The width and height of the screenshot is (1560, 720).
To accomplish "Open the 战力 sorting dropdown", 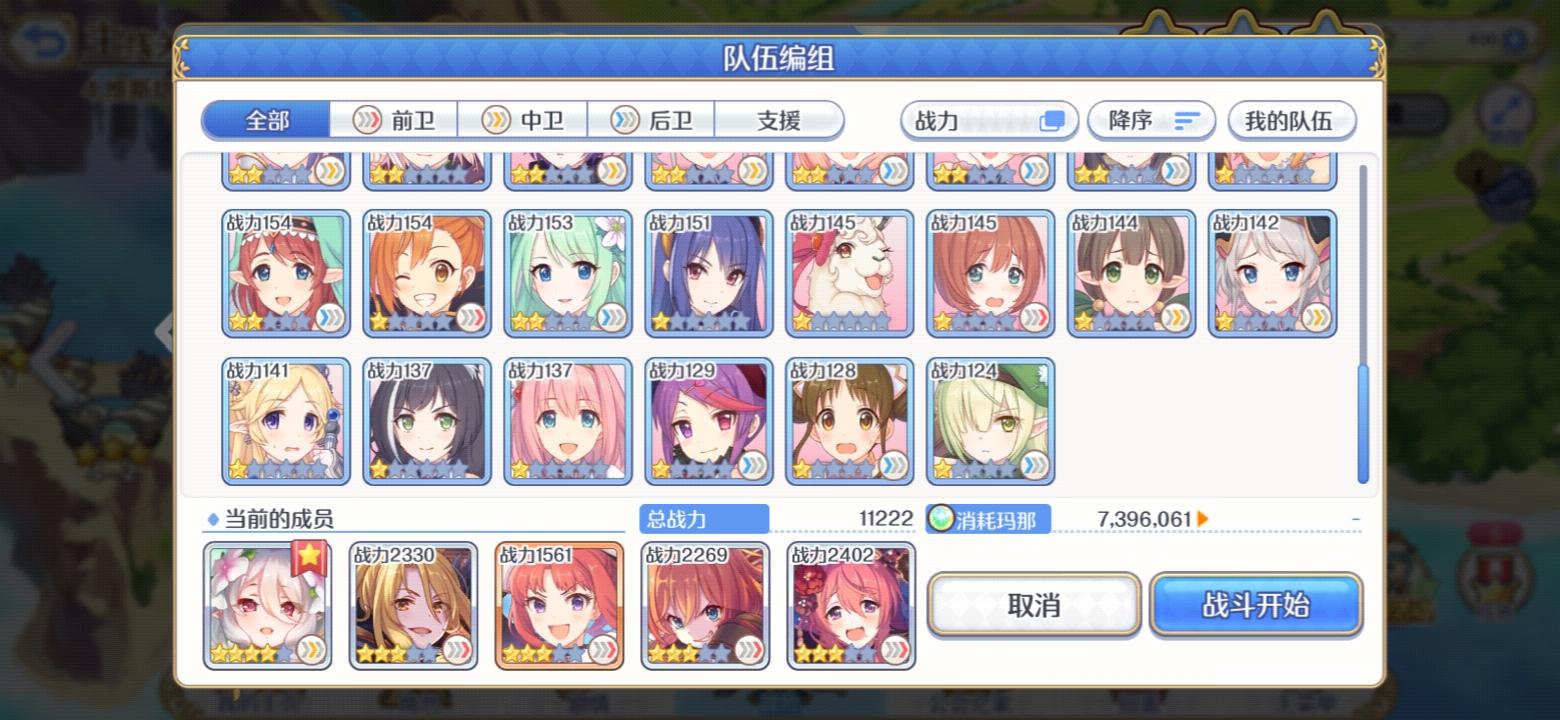I will [x=988, y=120].
